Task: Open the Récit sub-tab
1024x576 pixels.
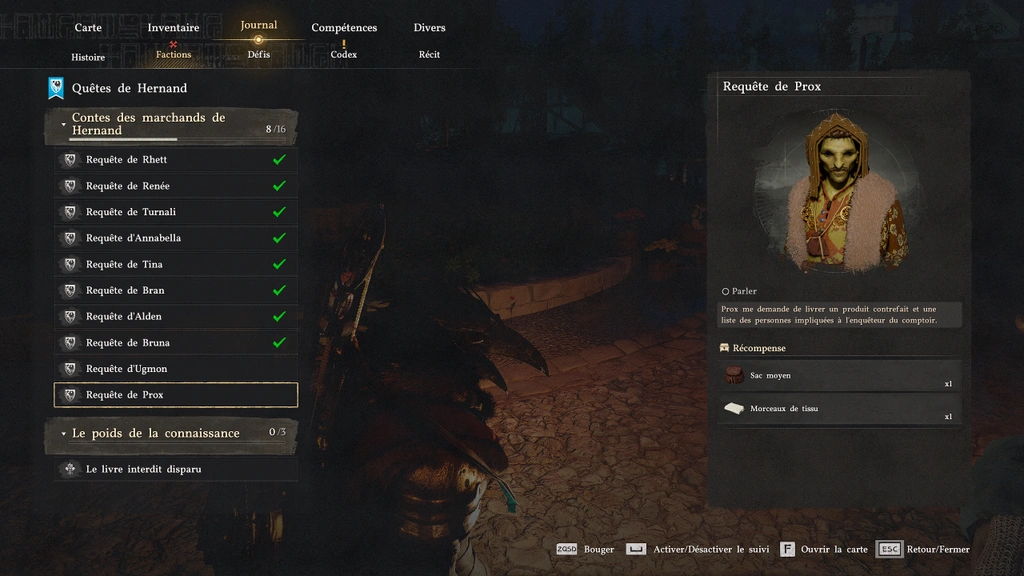Action: [x=429, y=54]
